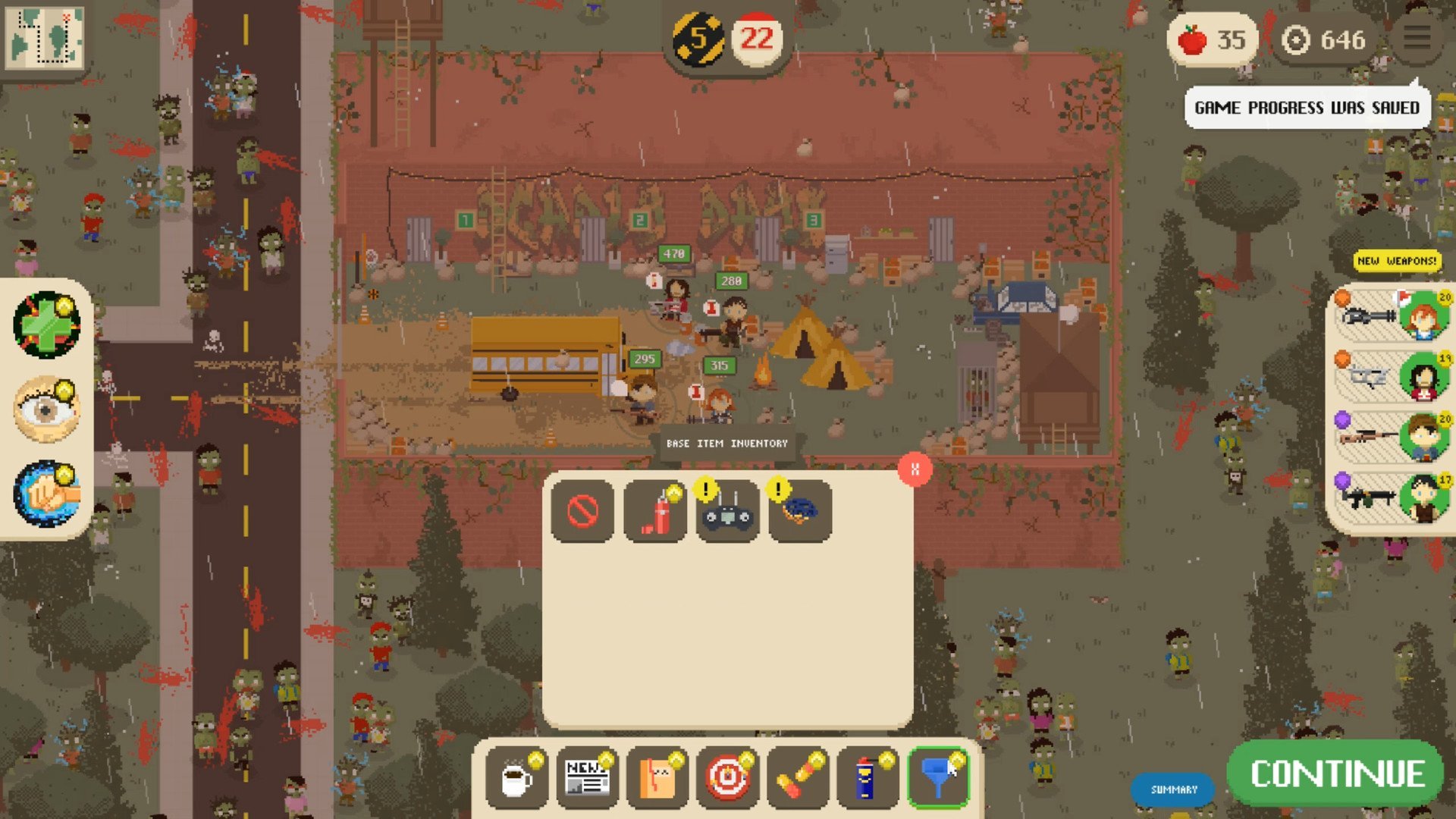This screenshot has width=1456, height=819.
Task: Open the minimap
Action: [x=44, y=36]
